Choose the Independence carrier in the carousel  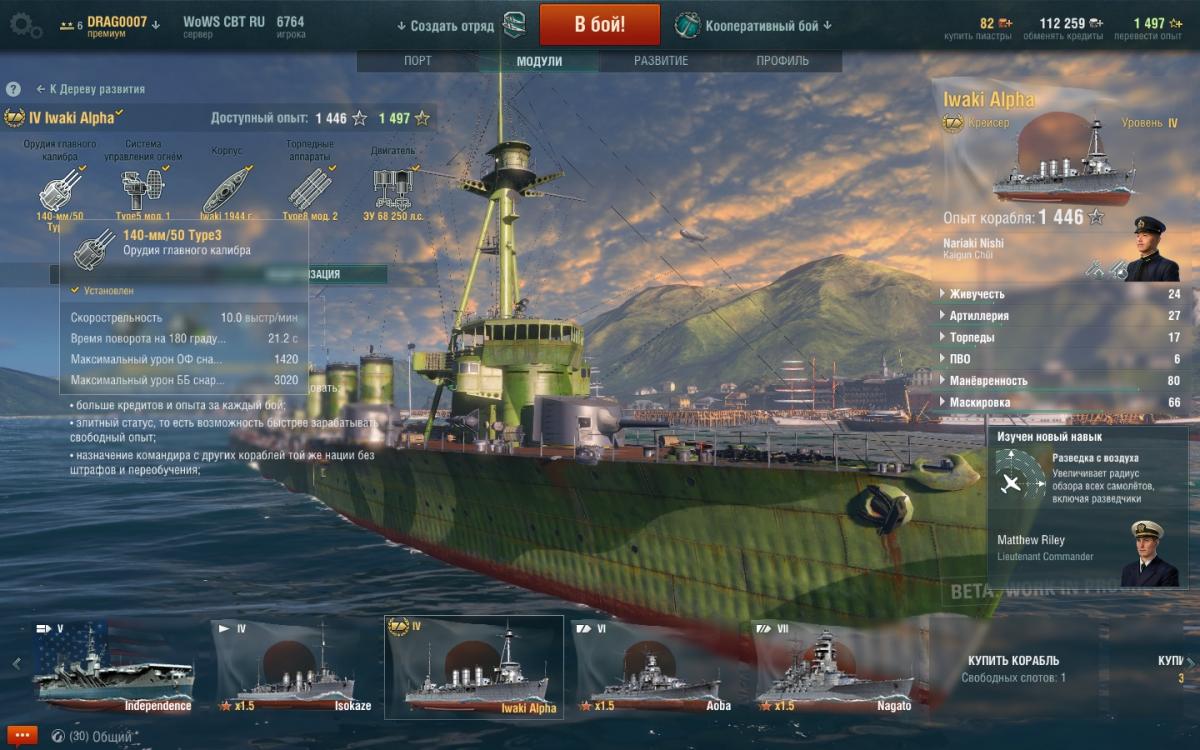pyautogui.click(x=113, y=668)
